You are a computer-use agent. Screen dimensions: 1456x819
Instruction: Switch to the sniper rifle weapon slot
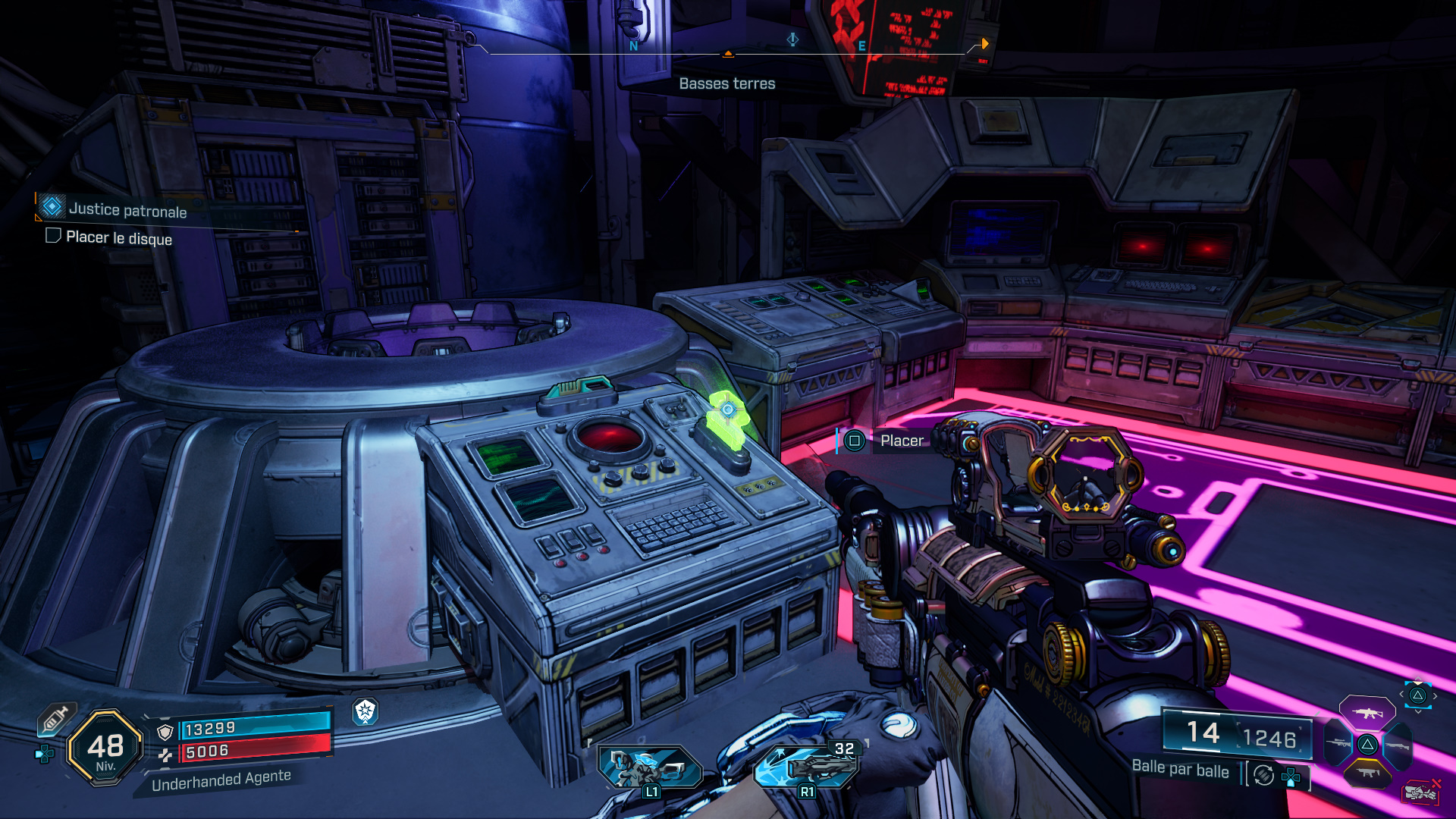(1338, 745)
